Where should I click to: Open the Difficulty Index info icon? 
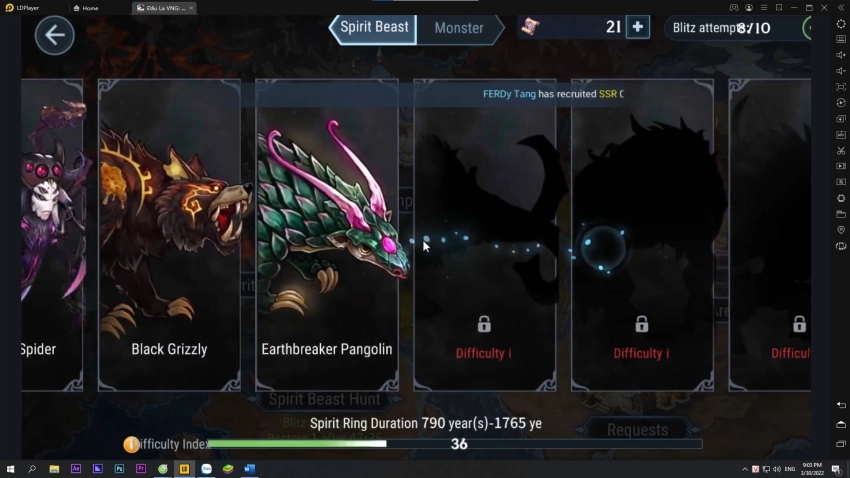[x=131, y=444]
